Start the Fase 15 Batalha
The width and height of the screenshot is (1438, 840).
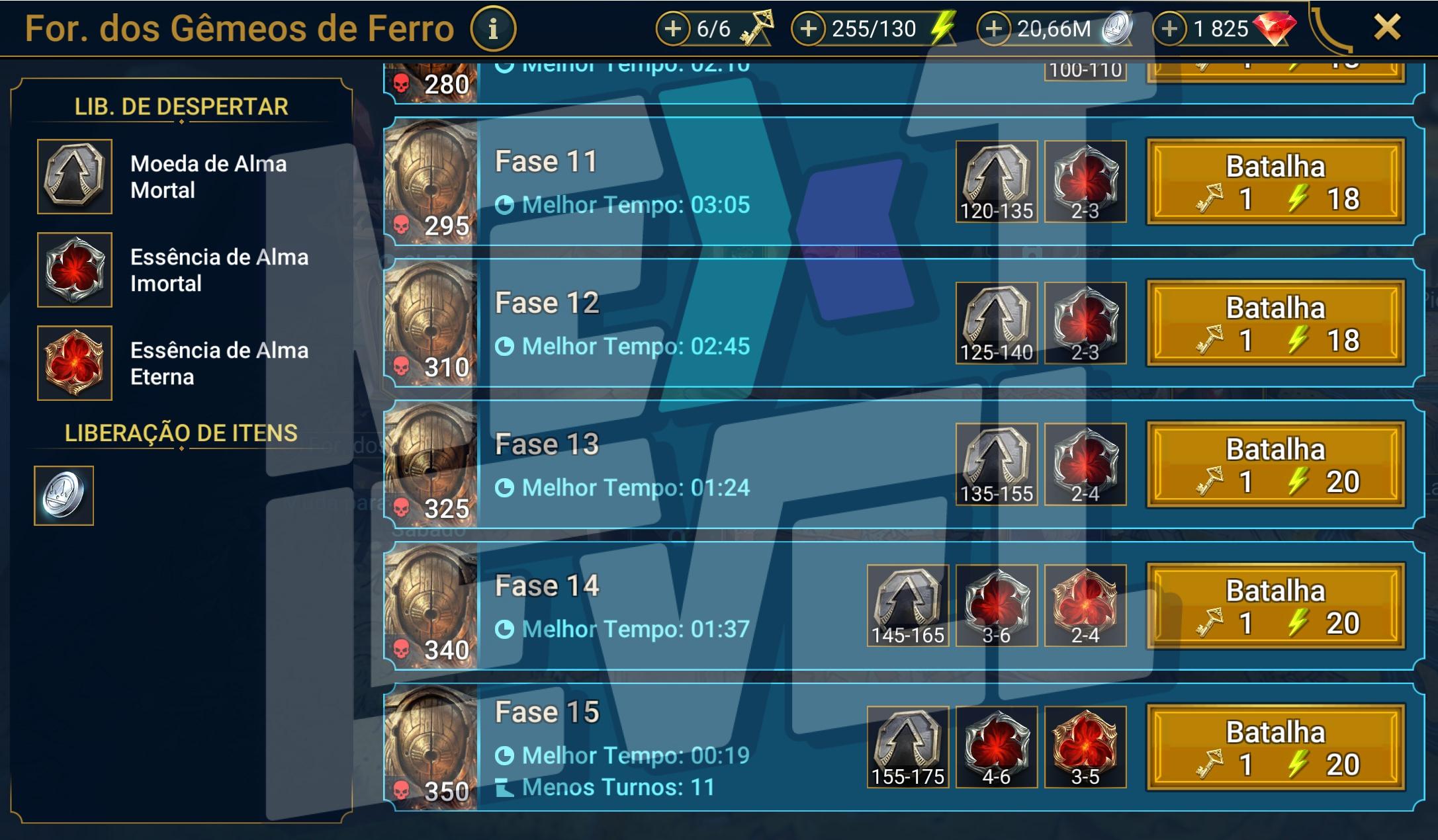1275,747
